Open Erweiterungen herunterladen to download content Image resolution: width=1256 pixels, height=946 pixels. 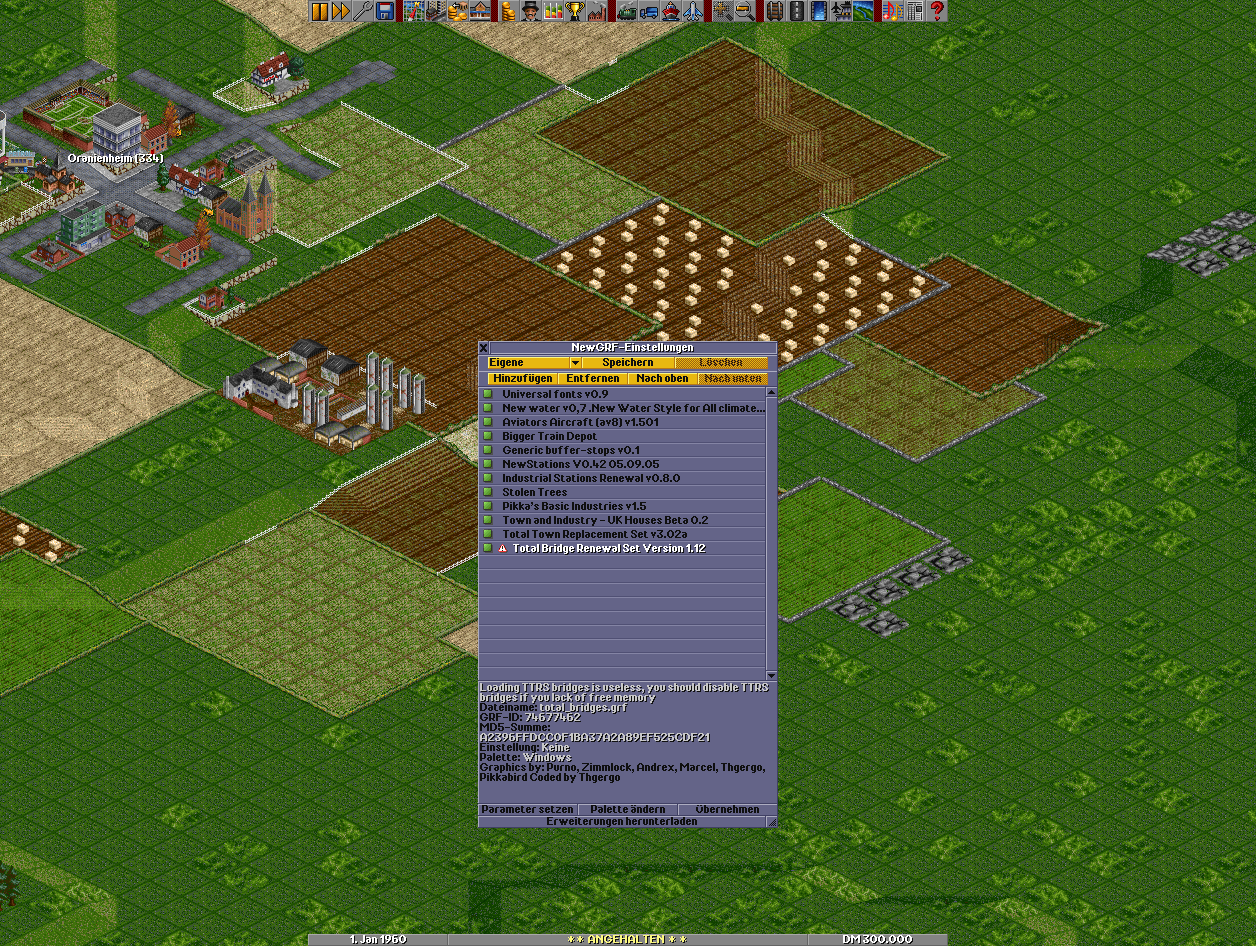click(x=621, y=821)
